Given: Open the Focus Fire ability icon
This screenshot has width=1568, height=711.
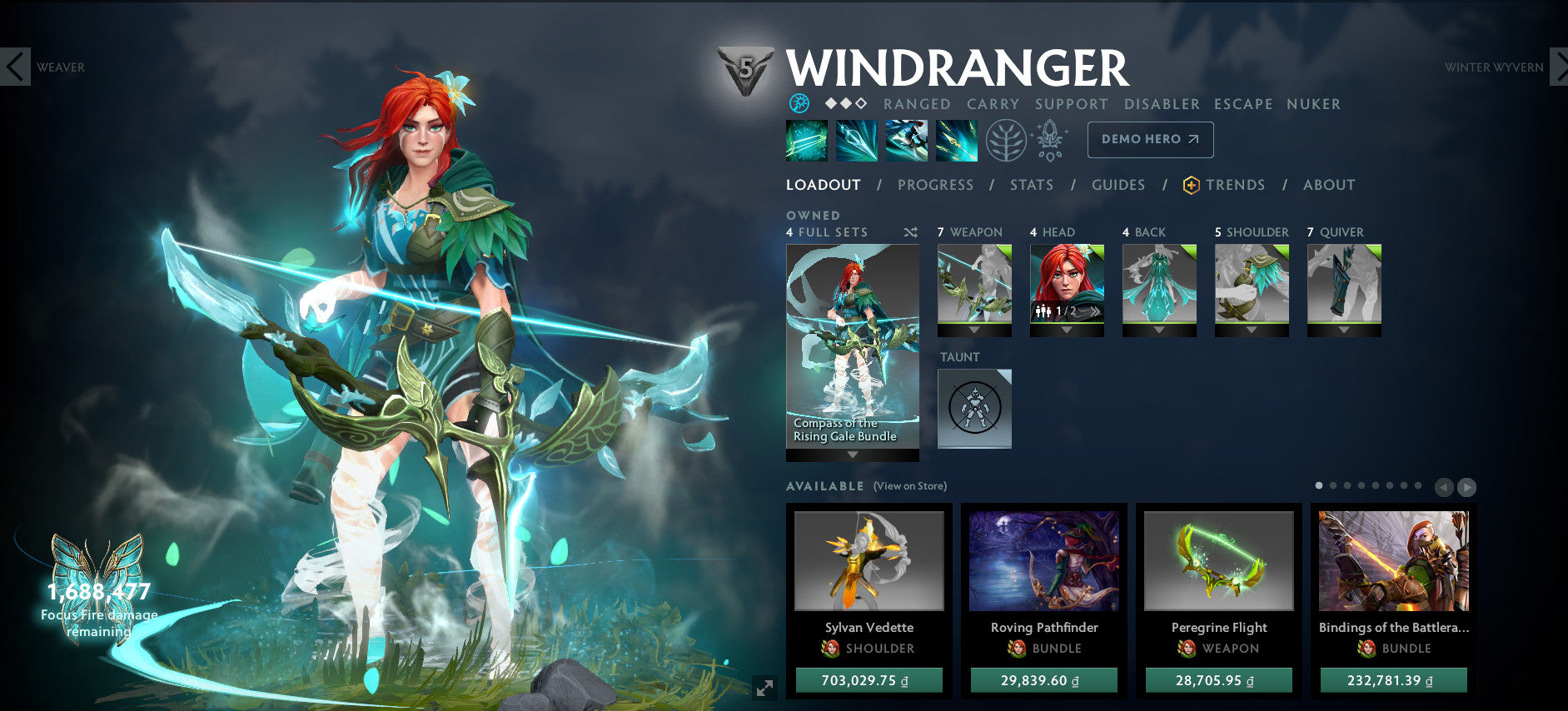Looking at the screenshot, I should coord(958,140).
